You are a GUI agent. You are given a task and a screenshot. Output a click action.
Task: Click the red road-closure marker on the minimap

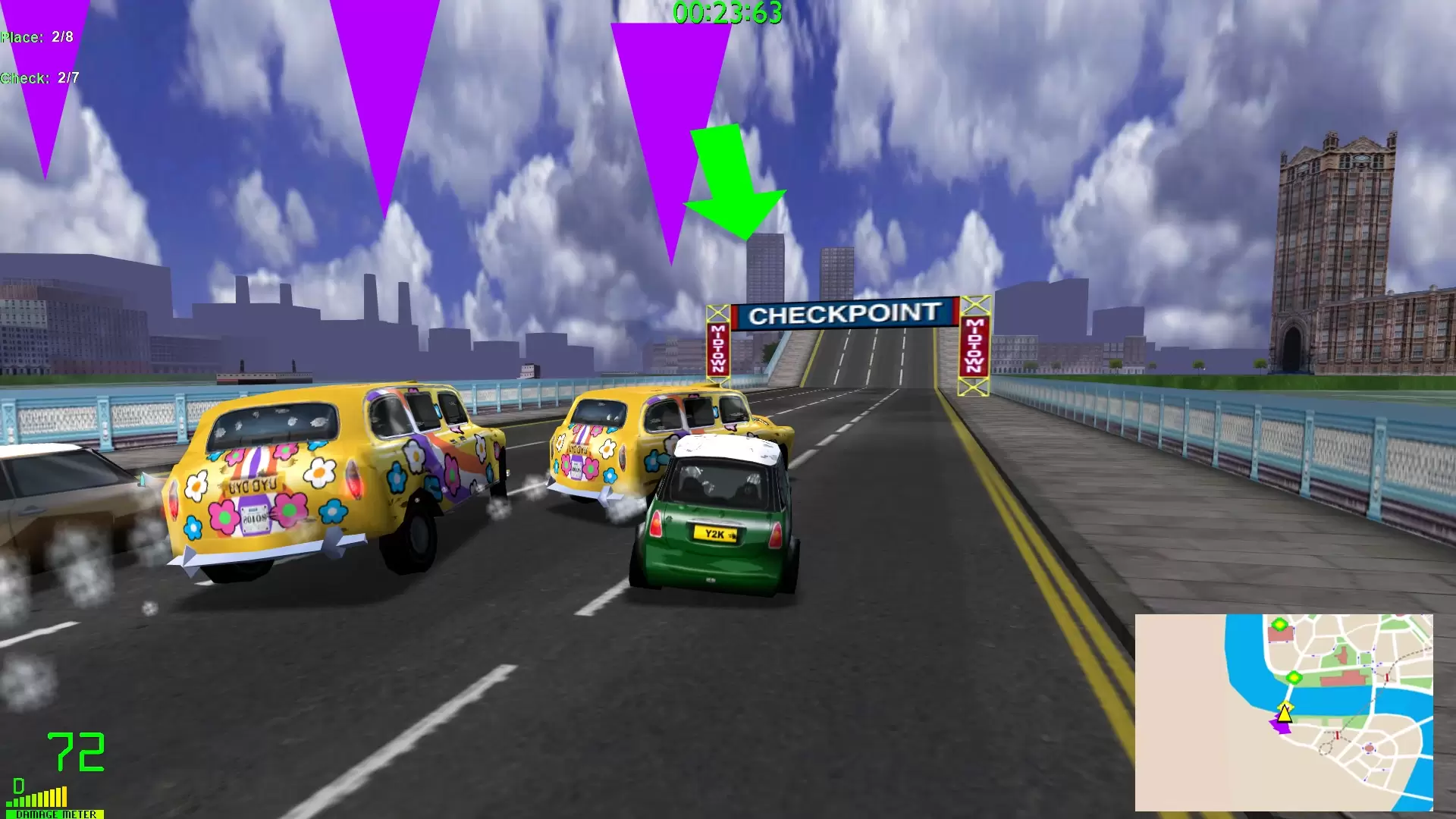point(1387,676)
